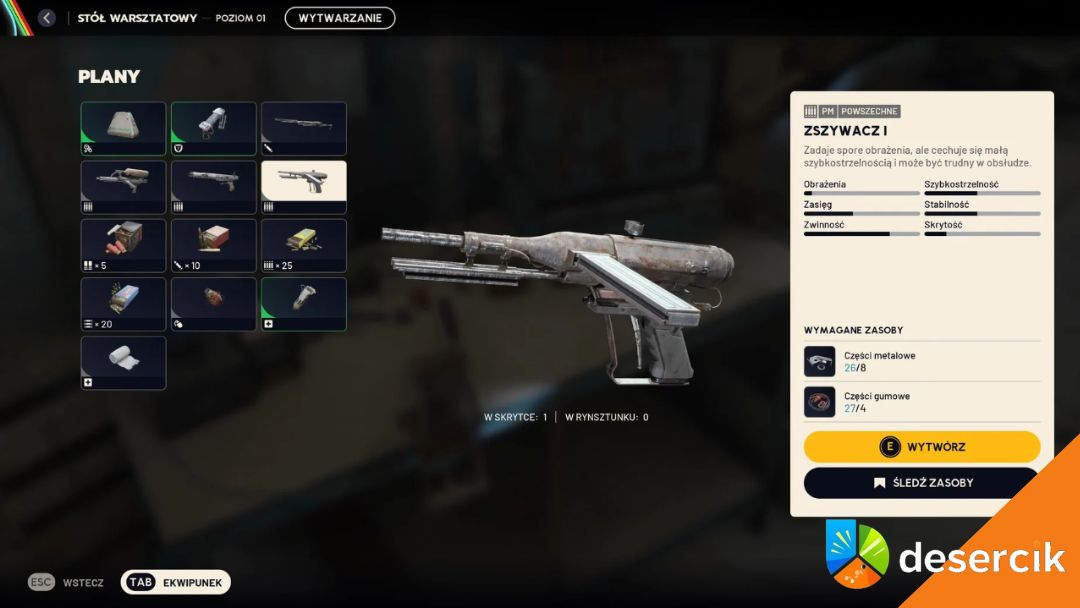Select the shotgun shells x5 blueprint
Image resolution: width=1080 pixels, height=608 pixels.
(x=123, y=245)
